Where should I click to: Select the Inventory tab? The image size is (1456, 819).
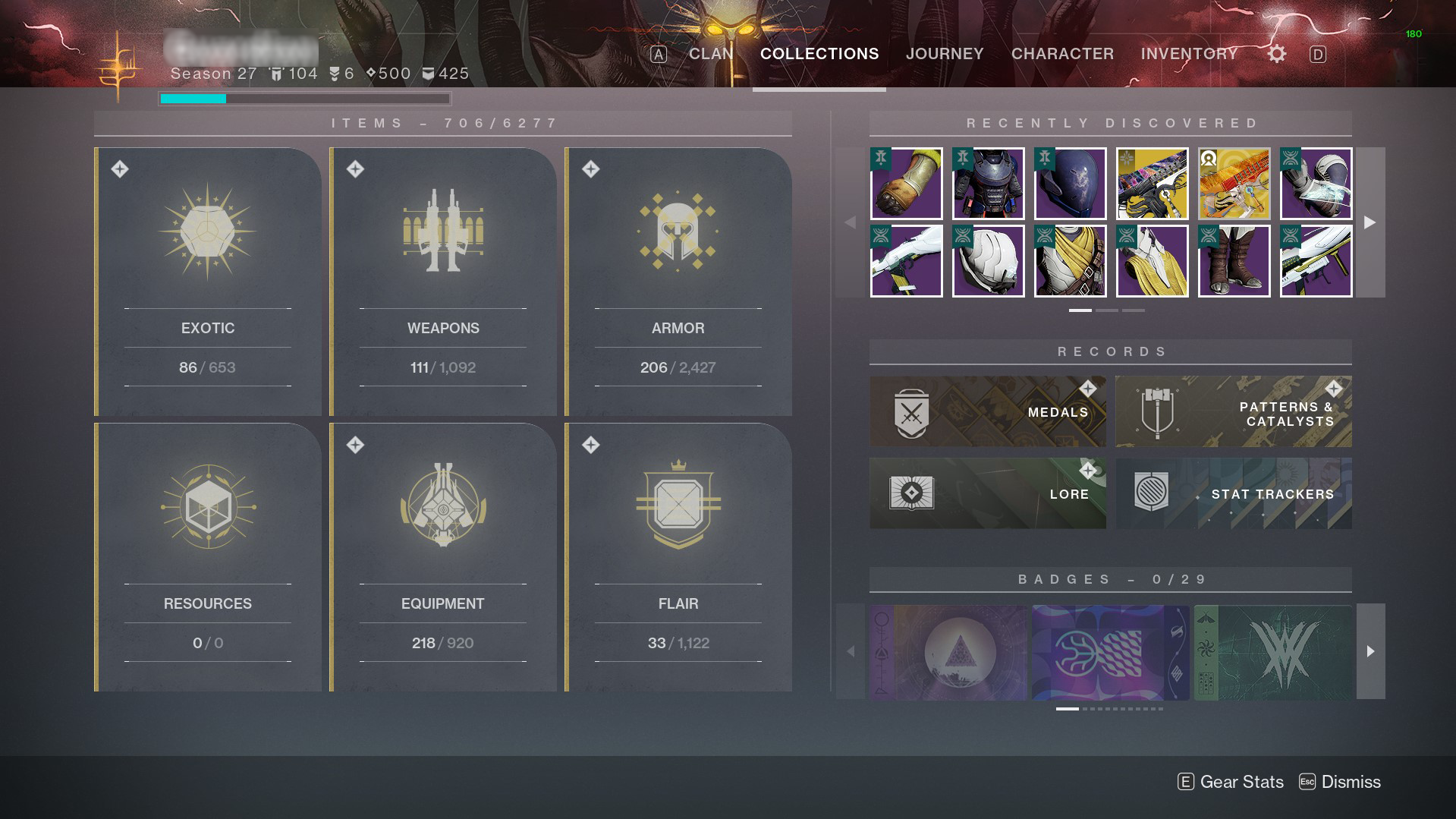click(1189, 54)
